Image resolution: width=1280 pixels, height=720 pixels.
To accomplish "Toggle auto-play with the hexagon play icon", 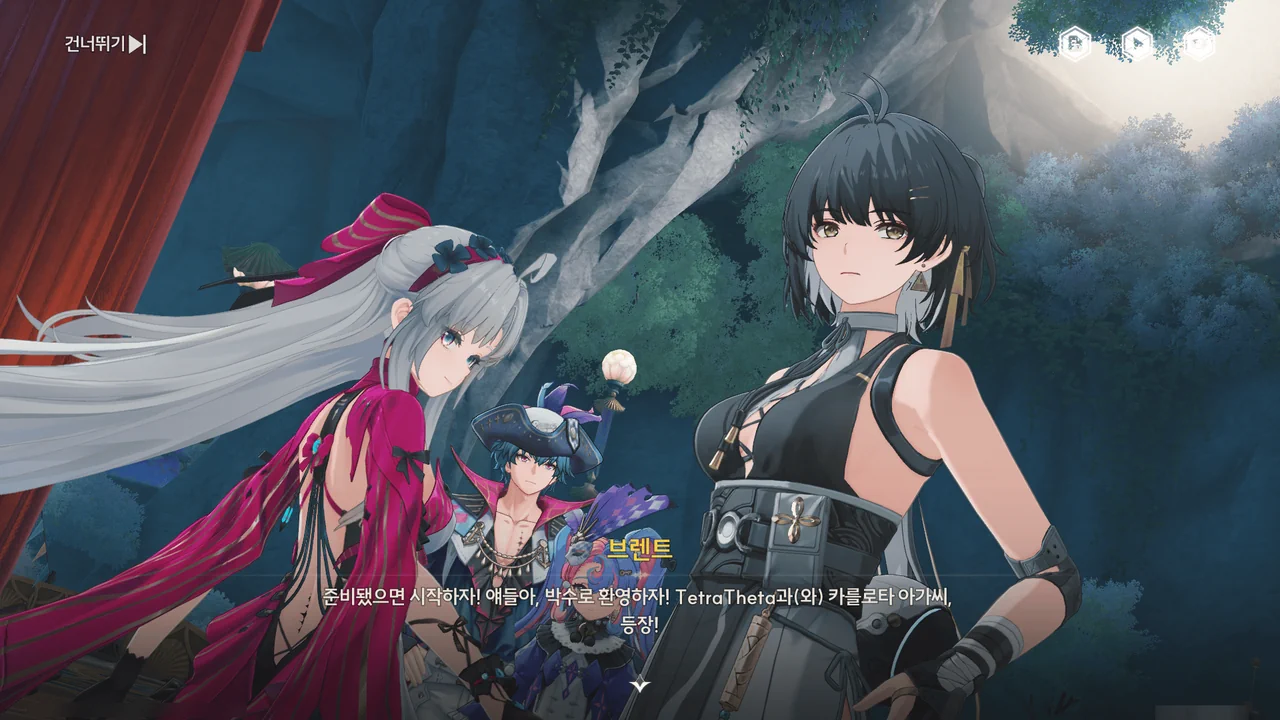I will [1137, 43].
